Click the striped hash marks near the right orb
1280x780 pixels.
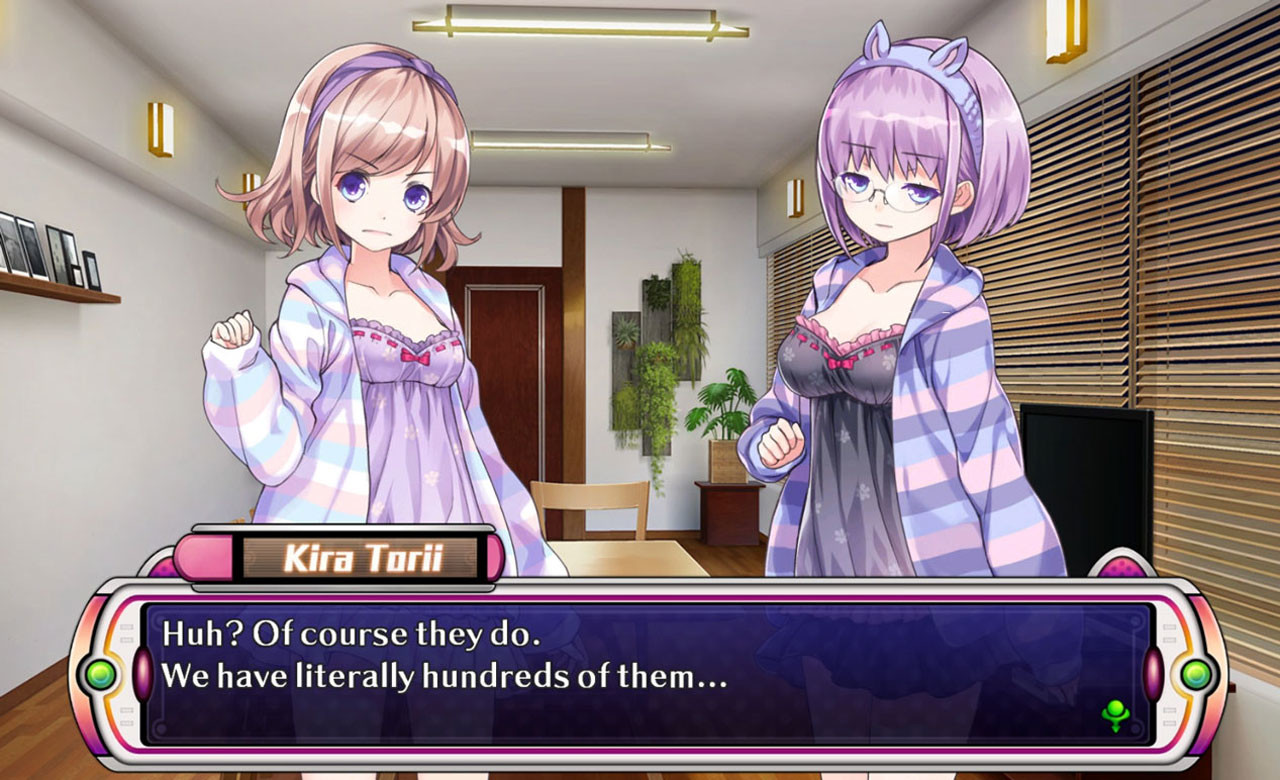[1168, 633]
